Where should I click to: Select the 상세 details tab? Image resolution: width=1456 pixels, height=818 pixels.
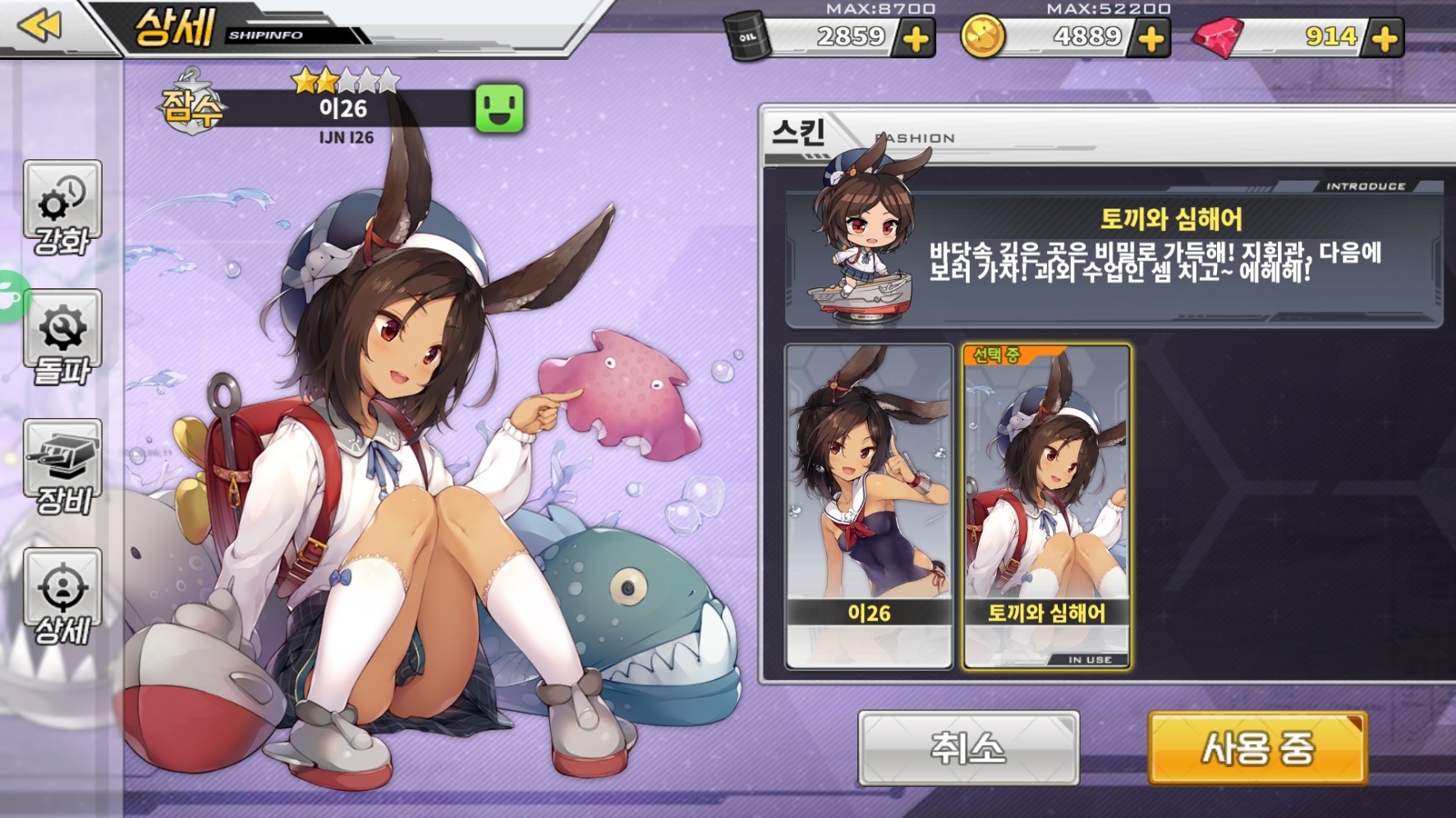click(x=62, y=596)
